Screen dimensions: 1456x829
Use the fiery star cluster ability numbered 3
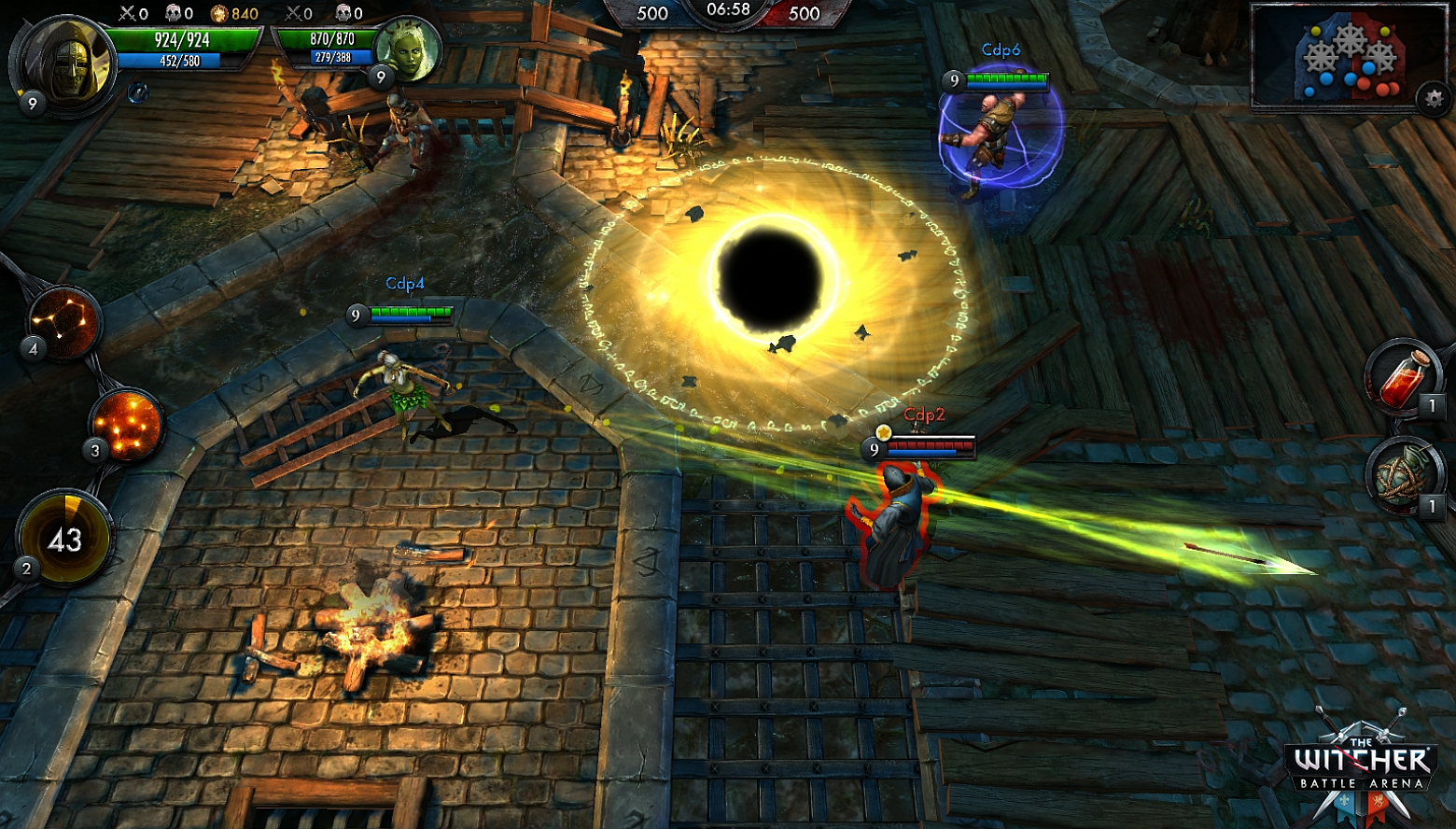[126, 424]
